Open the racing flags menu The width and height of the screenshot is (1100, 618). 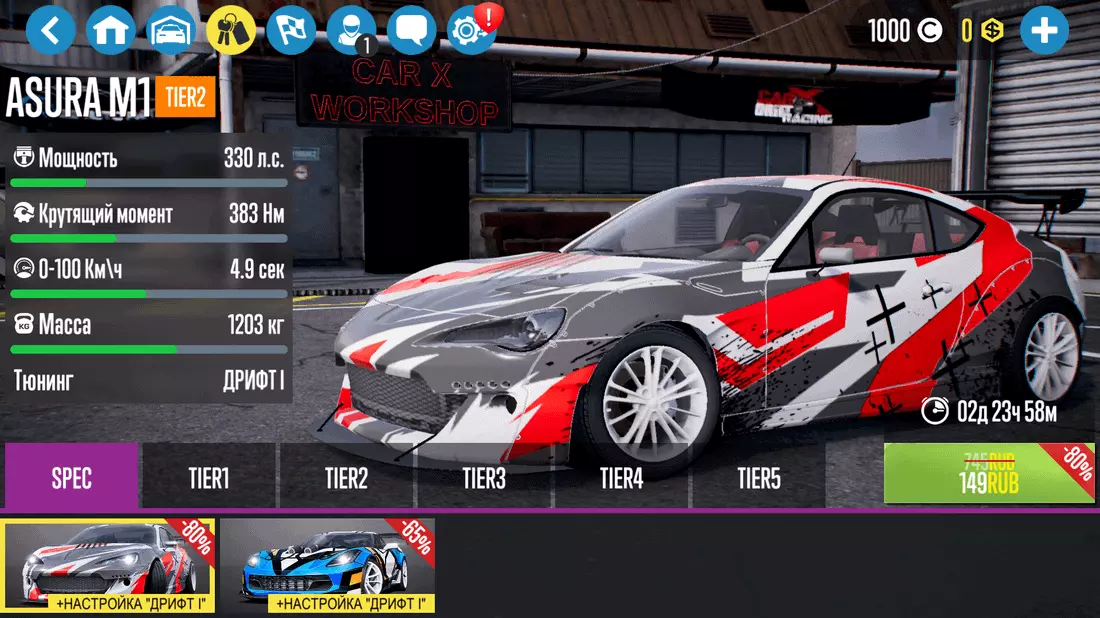(x=291, y=31)
